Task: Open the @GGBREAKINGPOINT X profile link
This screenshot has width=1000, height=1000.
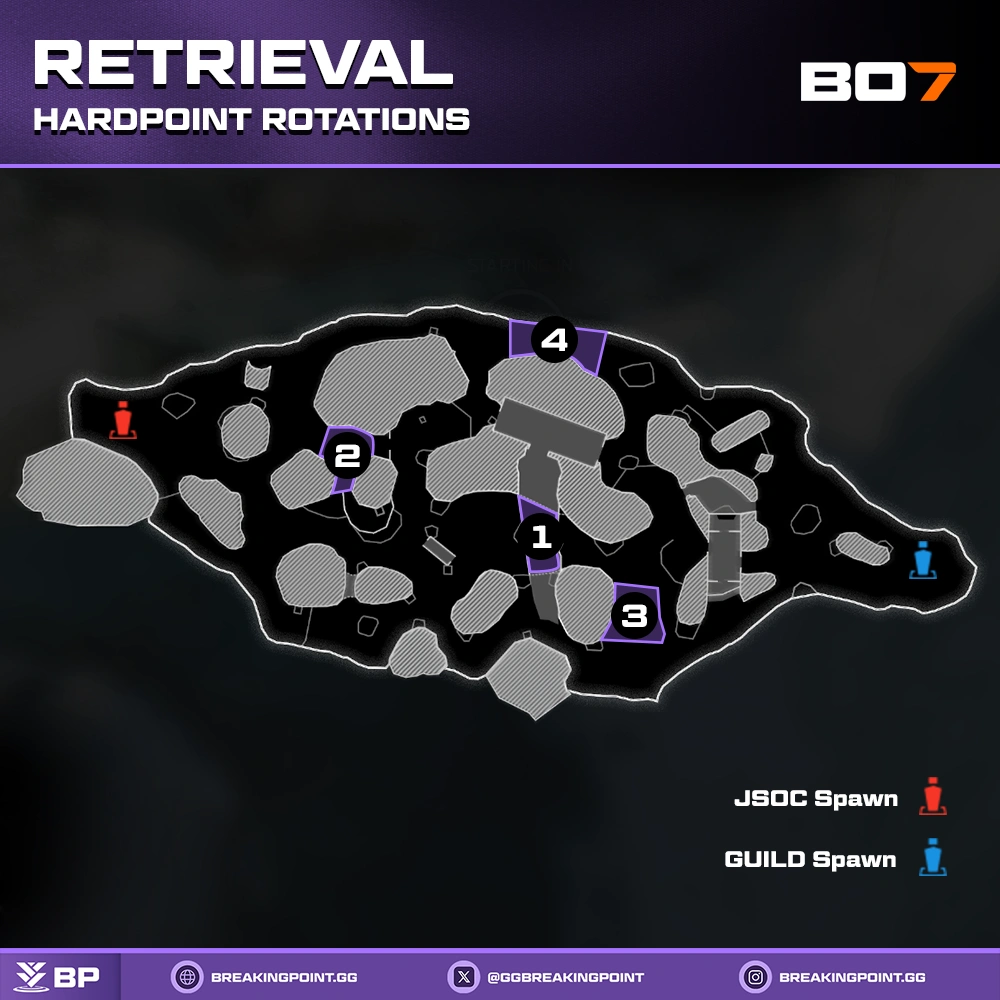Action: (547, 977)
